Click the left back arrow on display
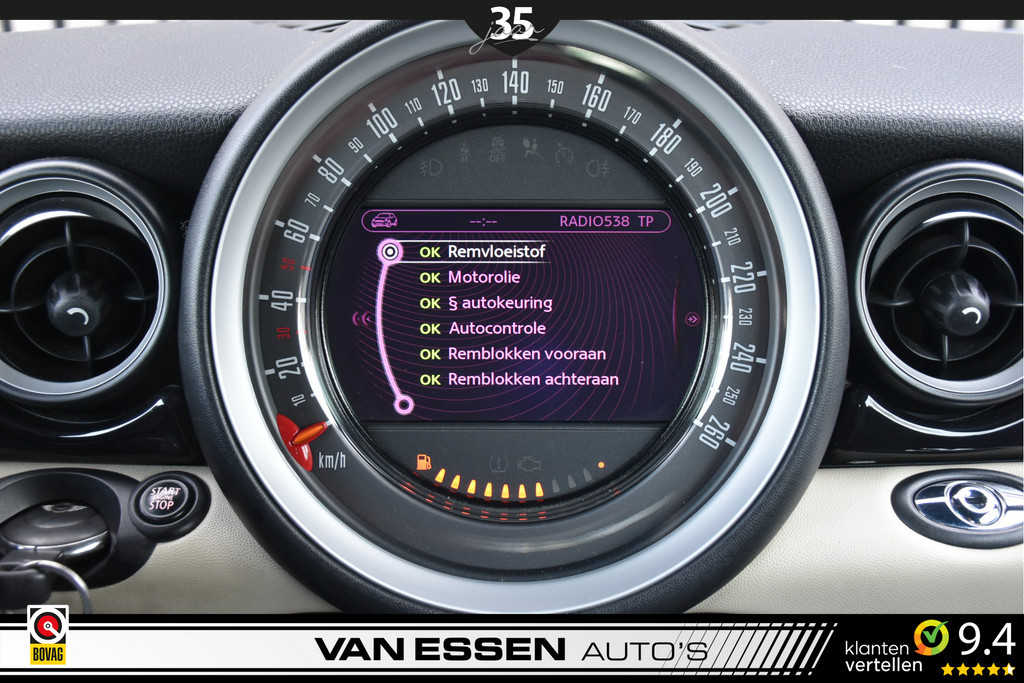The height and width of the screenshot is (683, 1024). pos(362,319)
